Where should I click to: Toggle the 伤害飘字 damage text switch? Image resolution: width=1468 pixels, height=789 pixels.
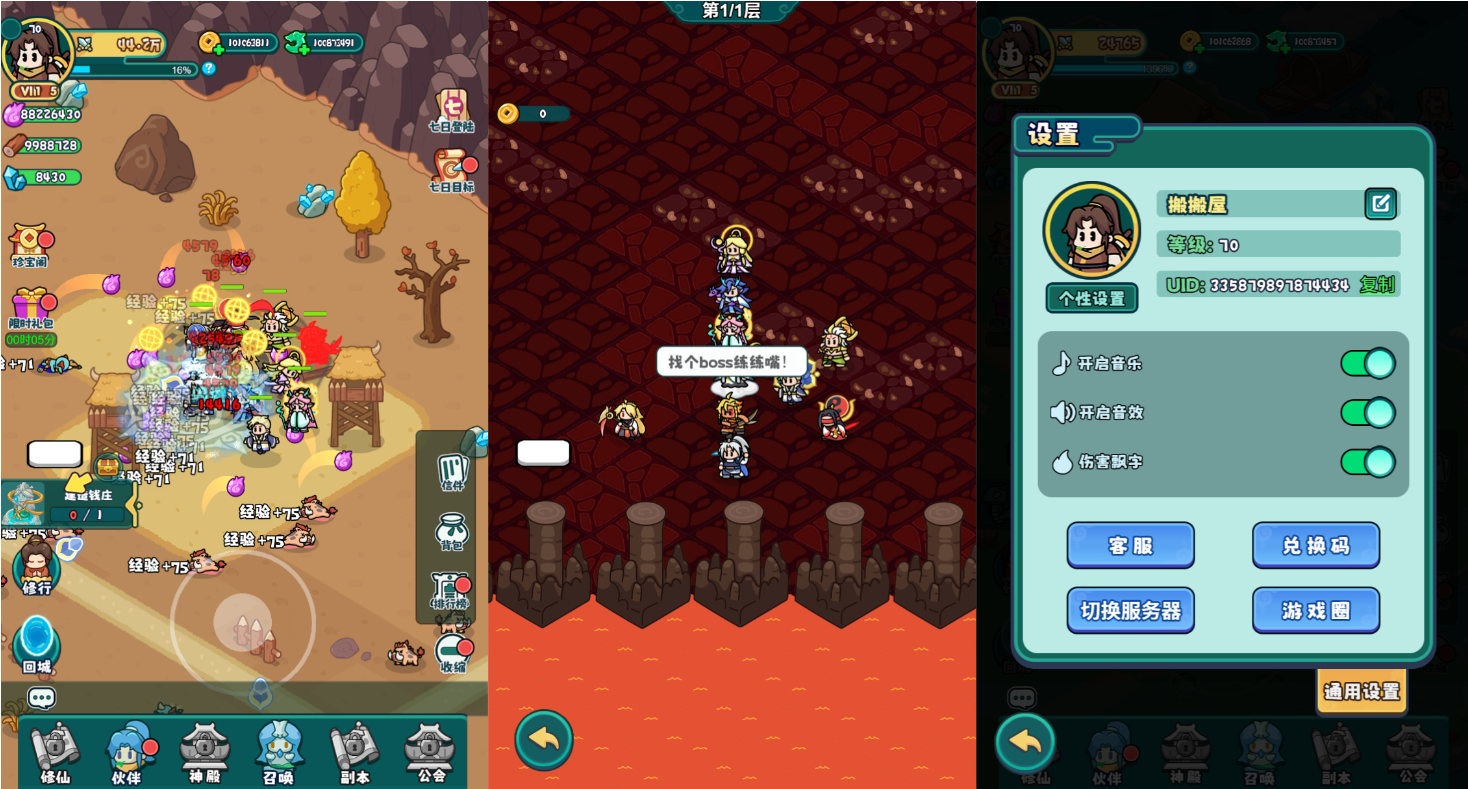click(x=1367, y=462)
